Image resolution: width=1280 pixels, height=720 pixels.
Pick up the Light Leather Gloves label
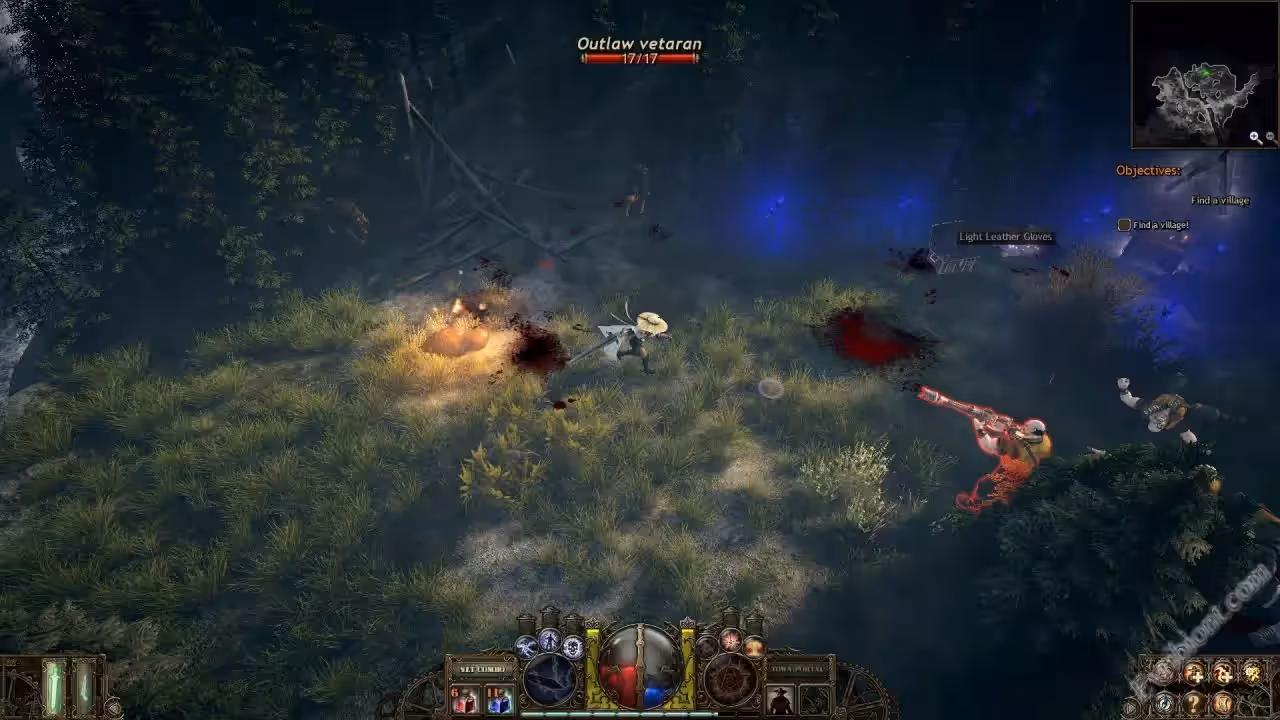(1005, 237)
